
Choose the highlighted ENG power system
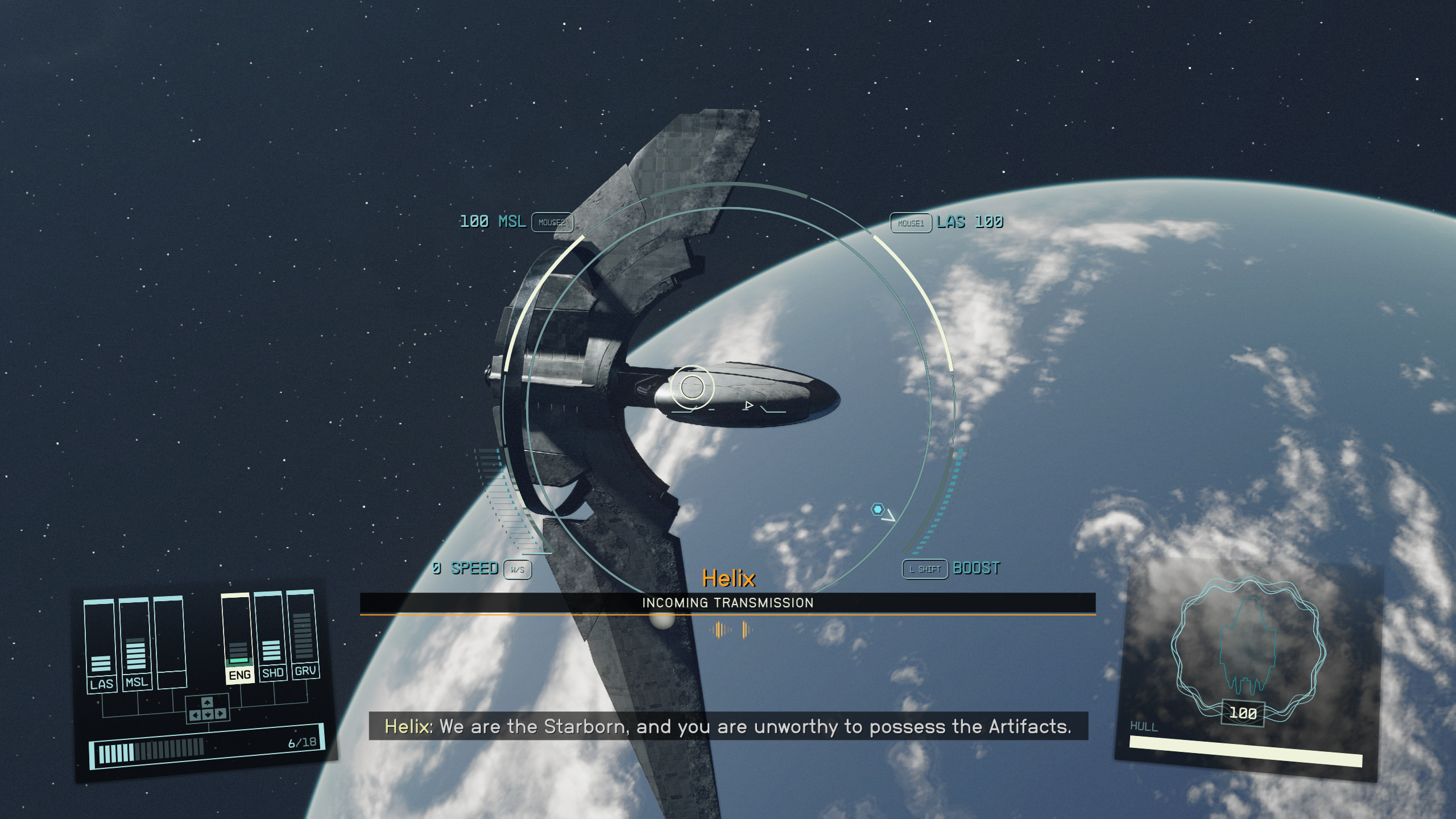coord(238,638)
